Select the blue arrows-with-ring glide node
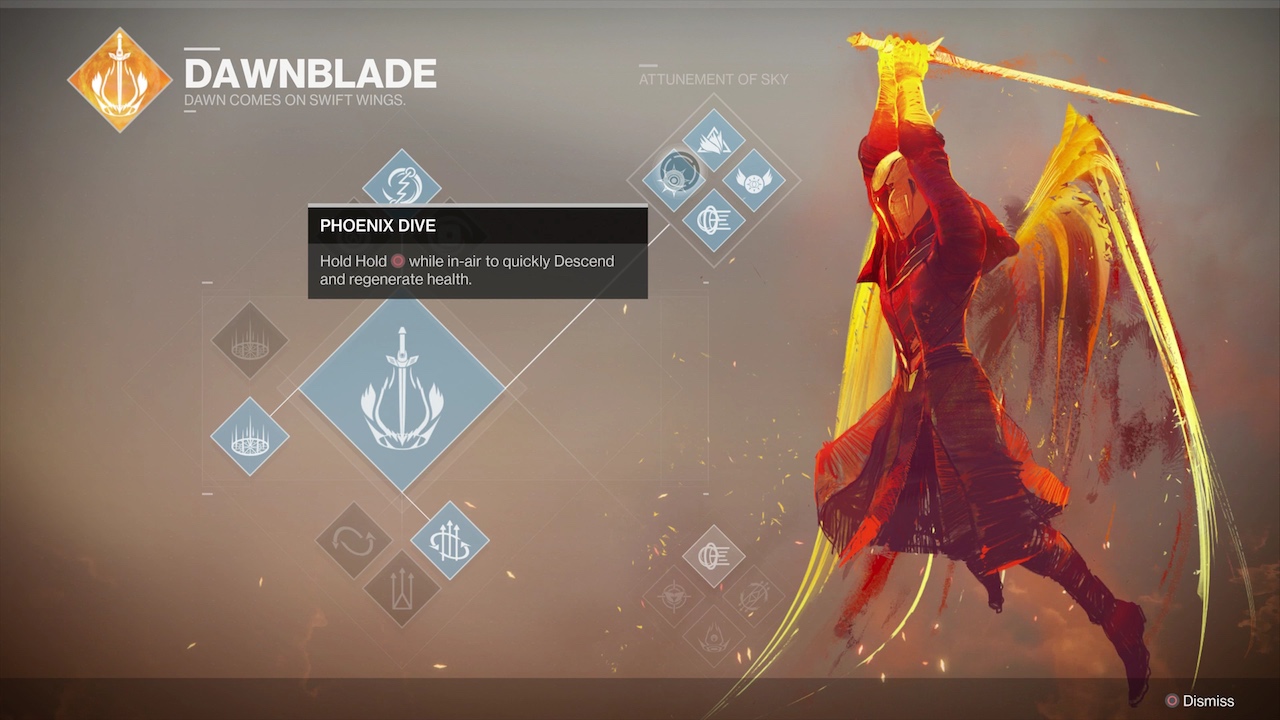Screen dimensions: 1280x720 pyautogui.click(x=449, y=541)
